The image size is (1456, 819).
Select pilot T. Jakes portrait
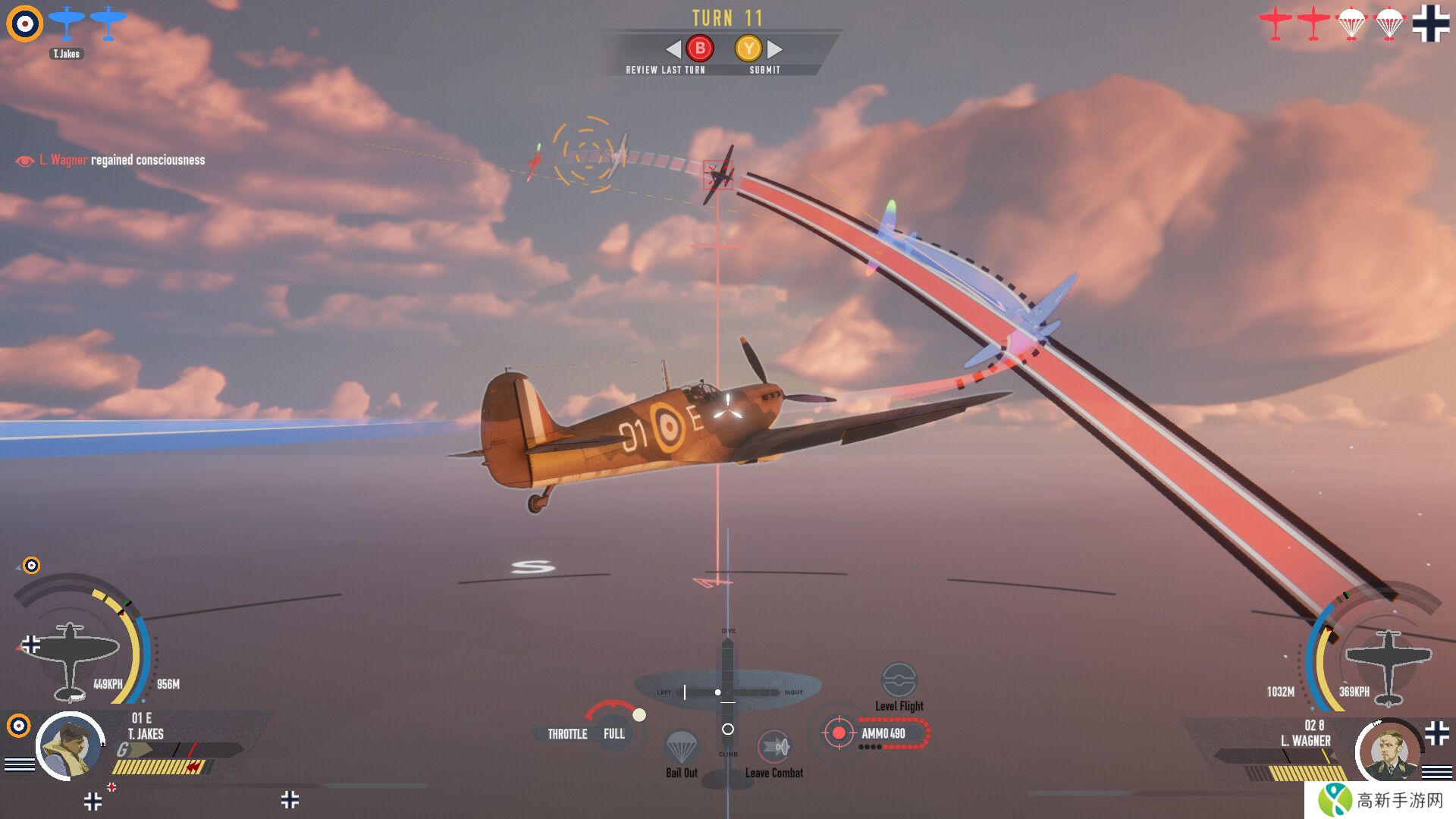[x=70, y=746]
